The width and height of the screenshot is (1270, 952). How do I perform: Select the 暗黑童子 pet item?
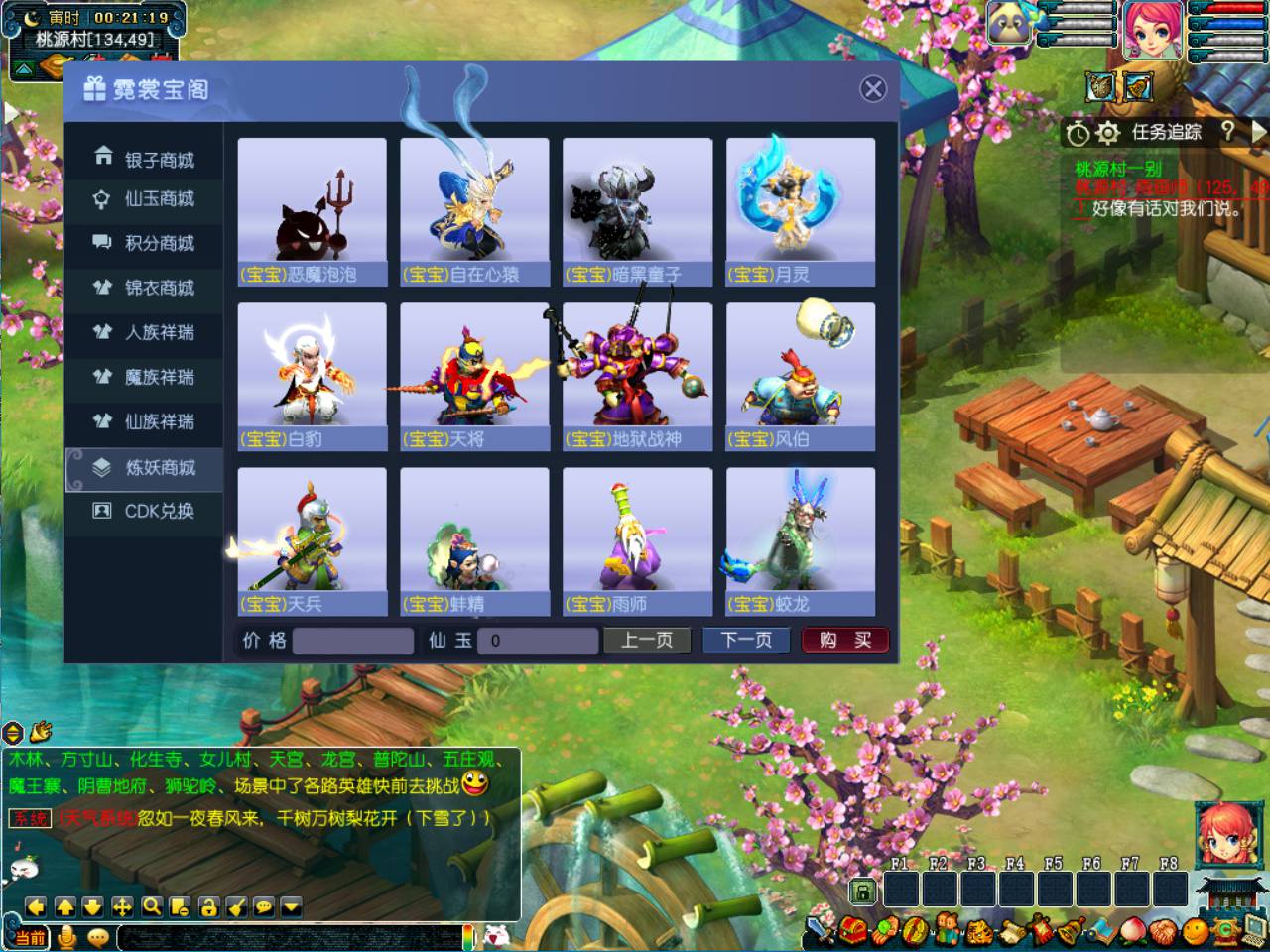click(x=637, y=211)
